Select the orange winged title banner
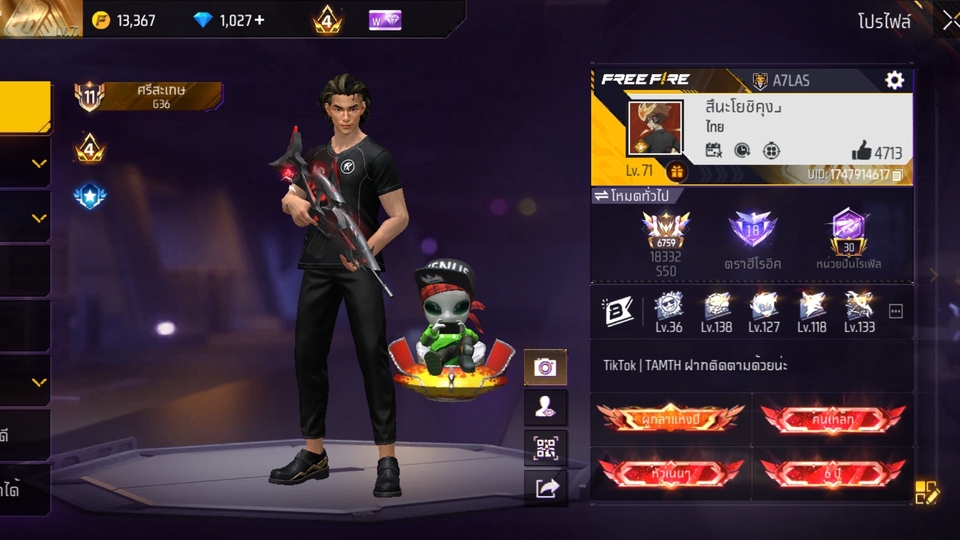960x540 pixels. pyautogui.click(x=671, y=417)
